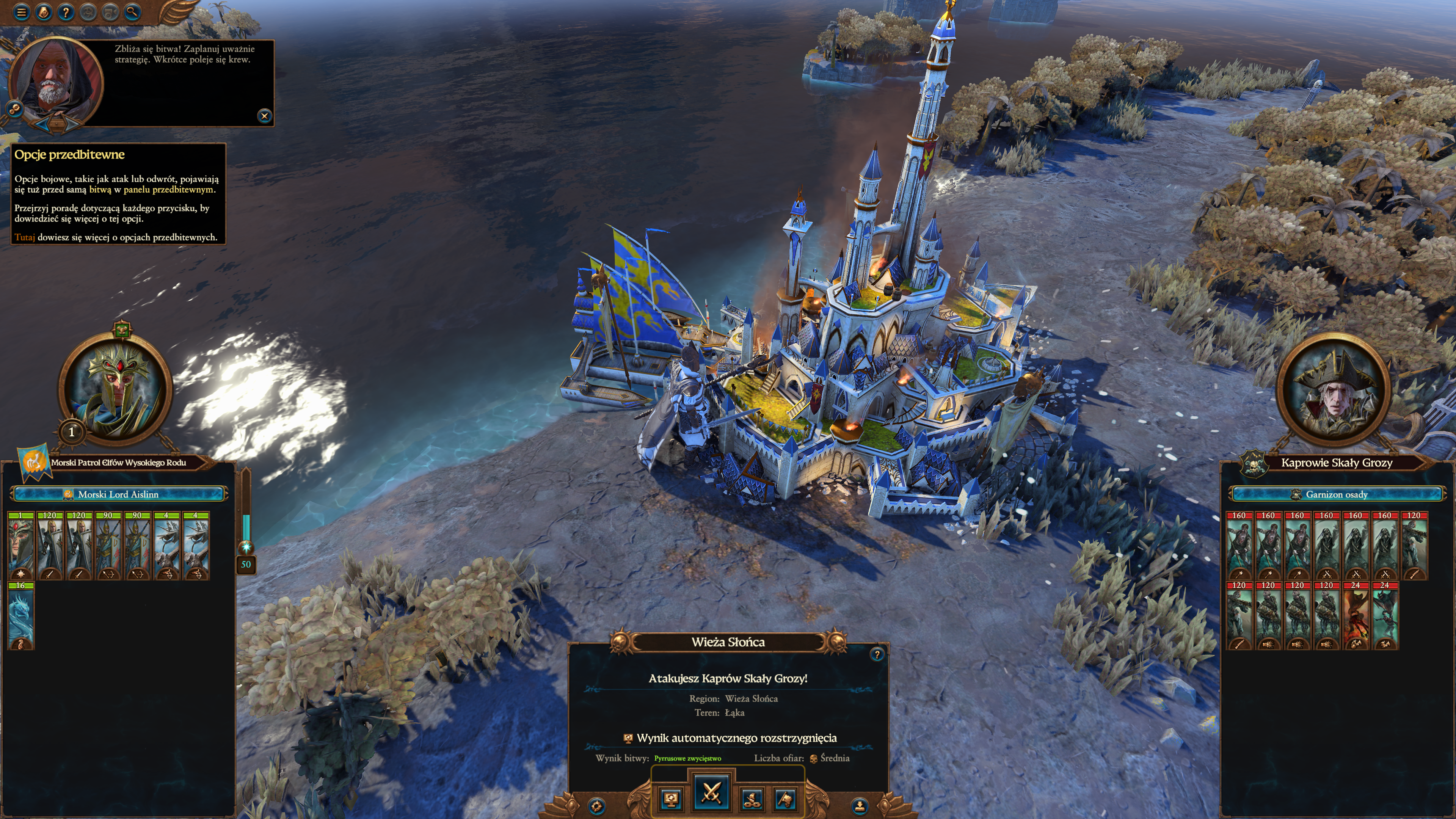
Task: Click the Opcje przedbitewne spiked ring button
Action: (x=597, y=806)
